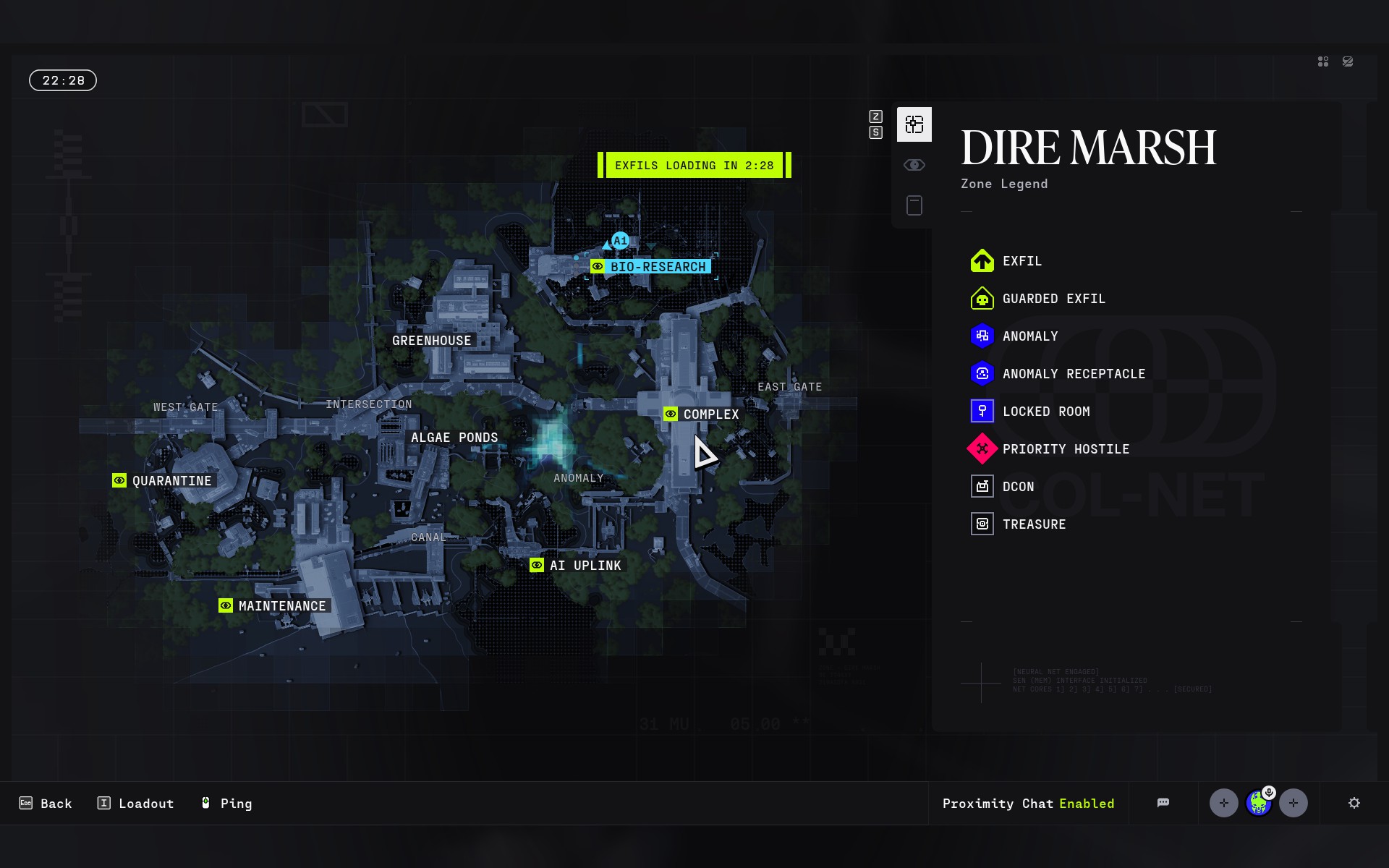Choose the Locked Room legend entry
Screen dimensions: 1389x868
[1030, 412]
